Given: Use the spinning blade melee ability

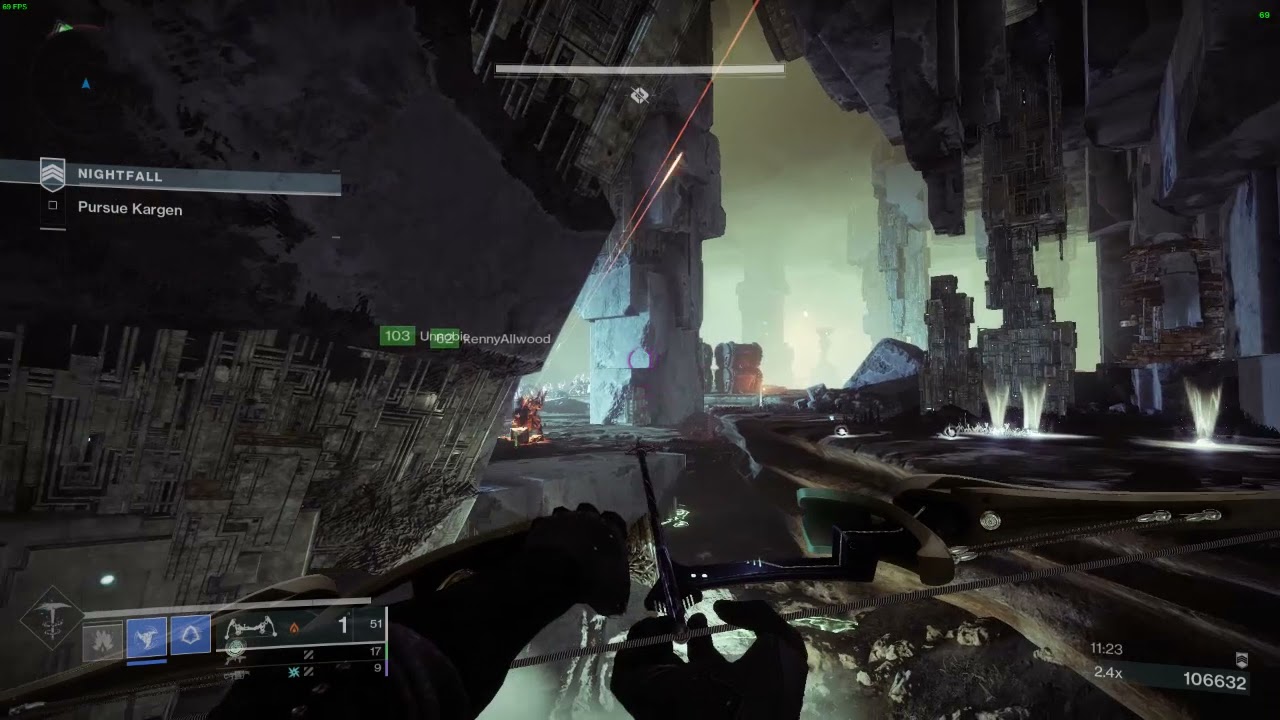Looking at the screenshot, I should click(x=146, y=638).
